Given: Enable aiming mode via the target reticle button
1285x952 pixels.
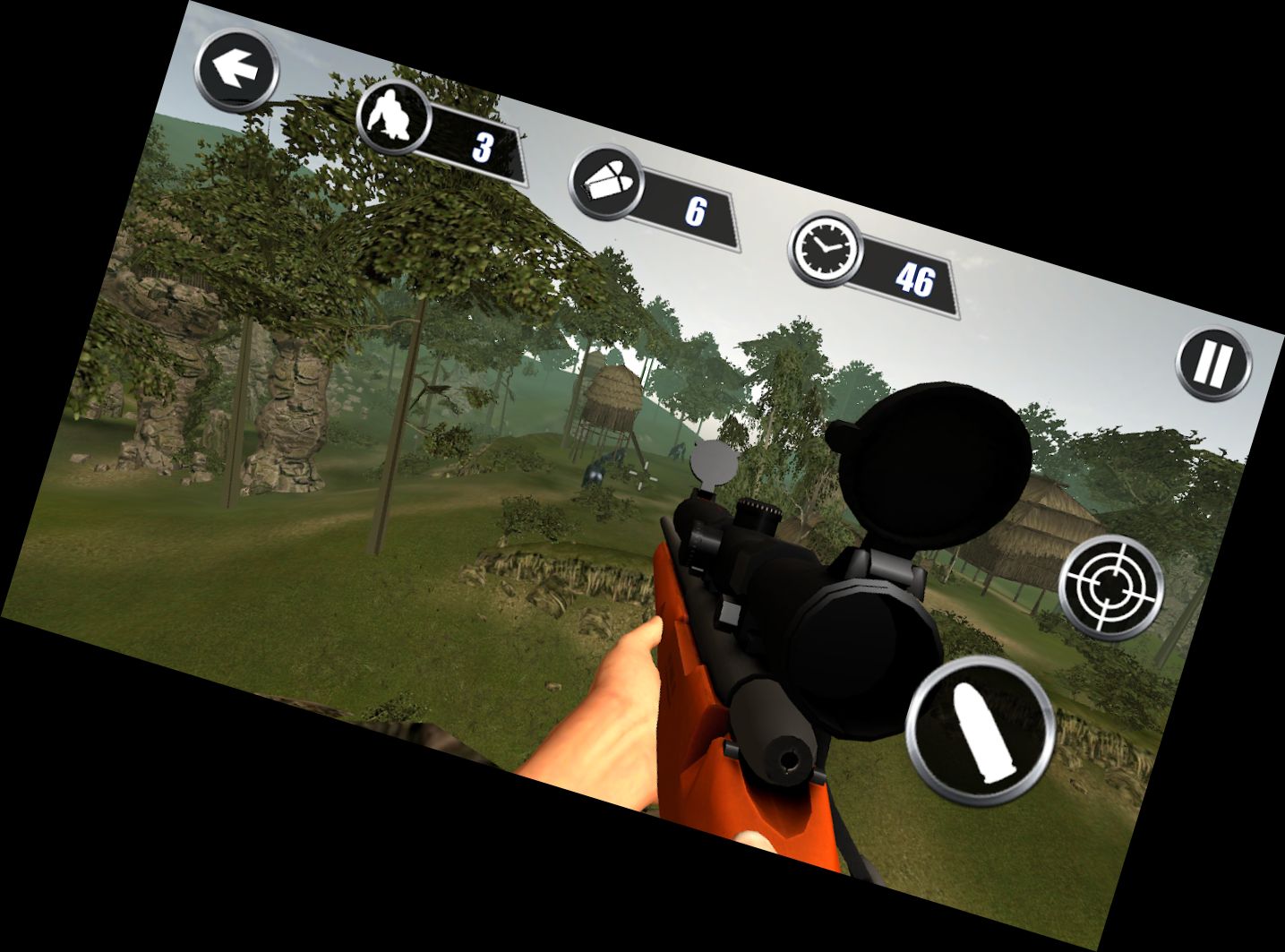Looking at the screenshot, I should point(1110,585).
